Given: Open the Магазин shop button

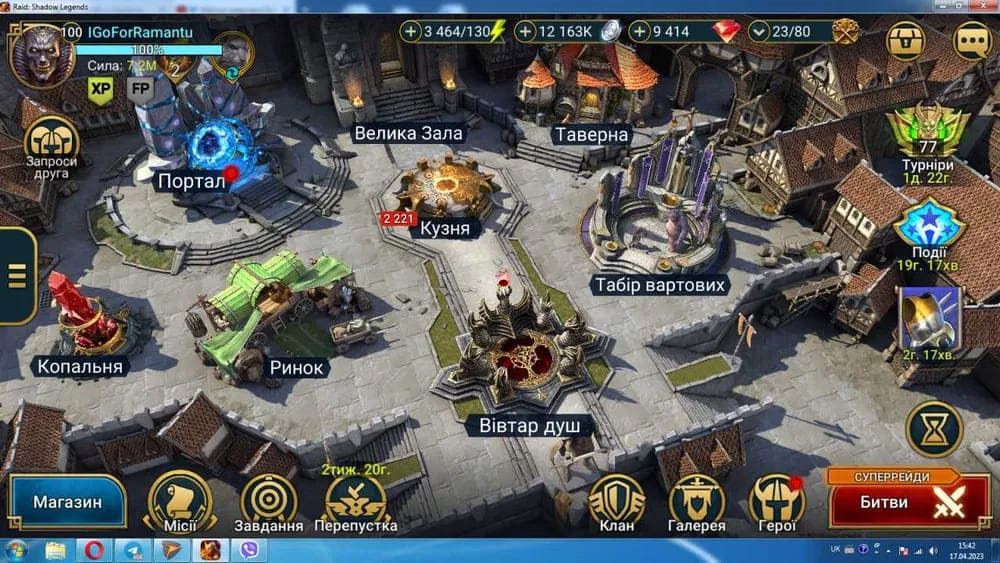Looking at the screenshot, I should (x=67, y=502).
